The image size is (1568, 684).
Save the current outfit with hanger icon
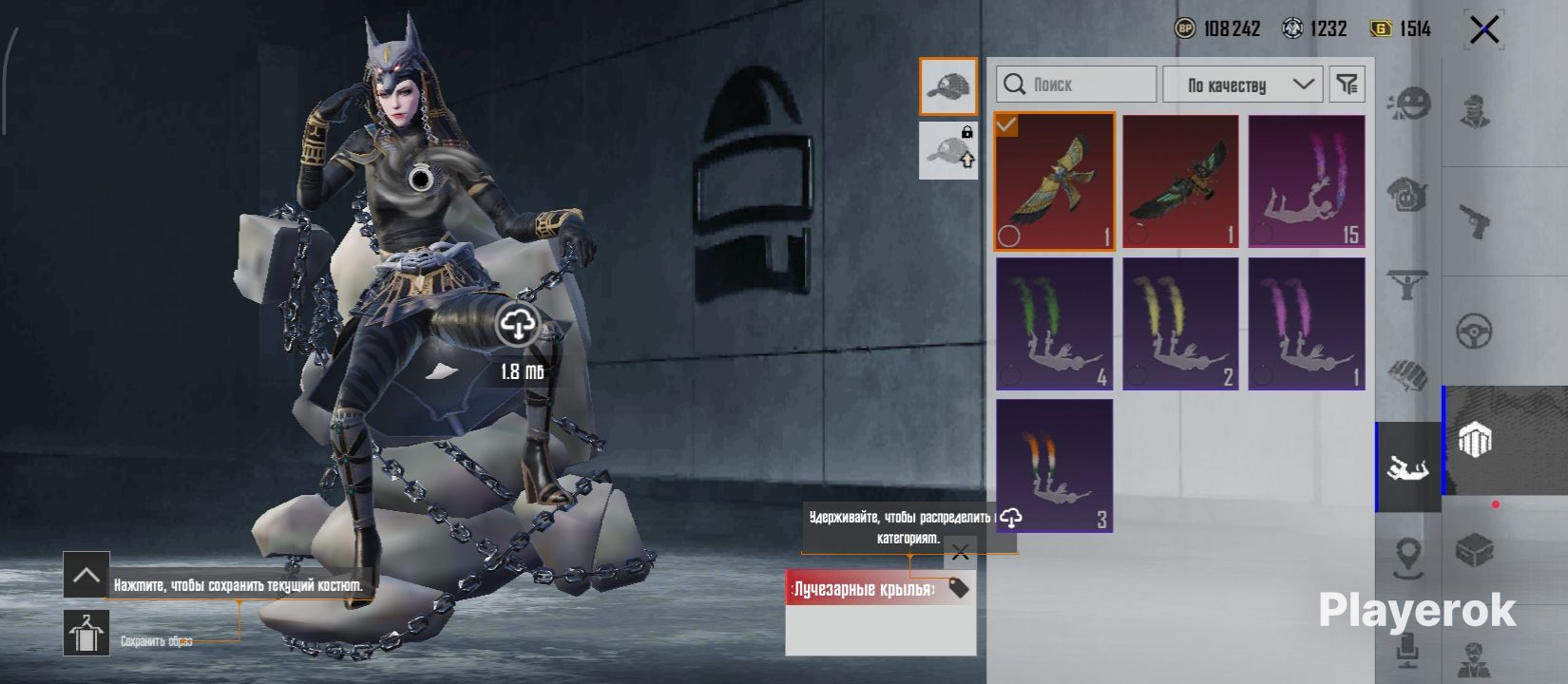tap(86, 633)
